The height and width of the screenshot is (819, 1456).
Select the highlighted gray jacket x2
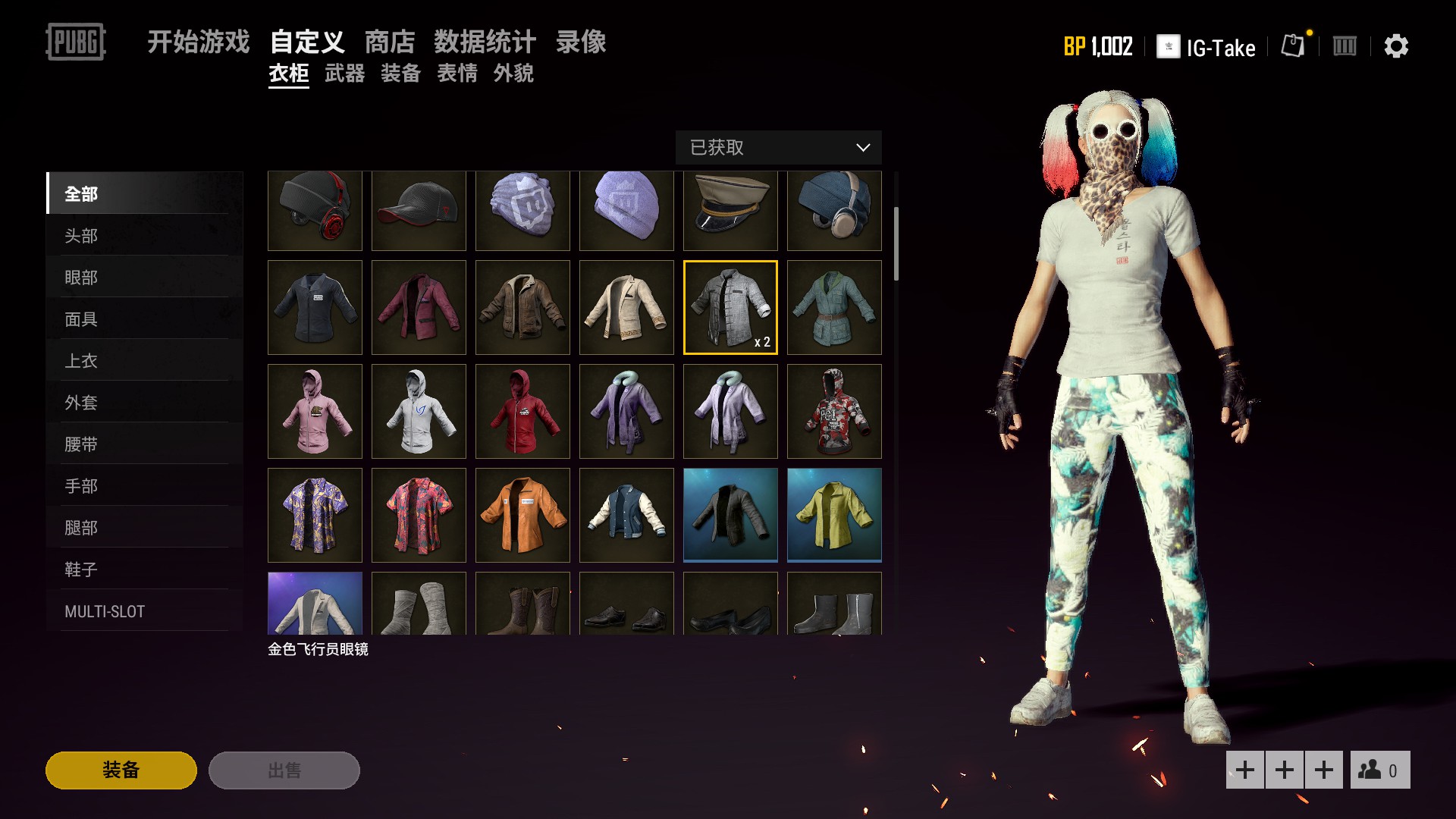point(730,307)
